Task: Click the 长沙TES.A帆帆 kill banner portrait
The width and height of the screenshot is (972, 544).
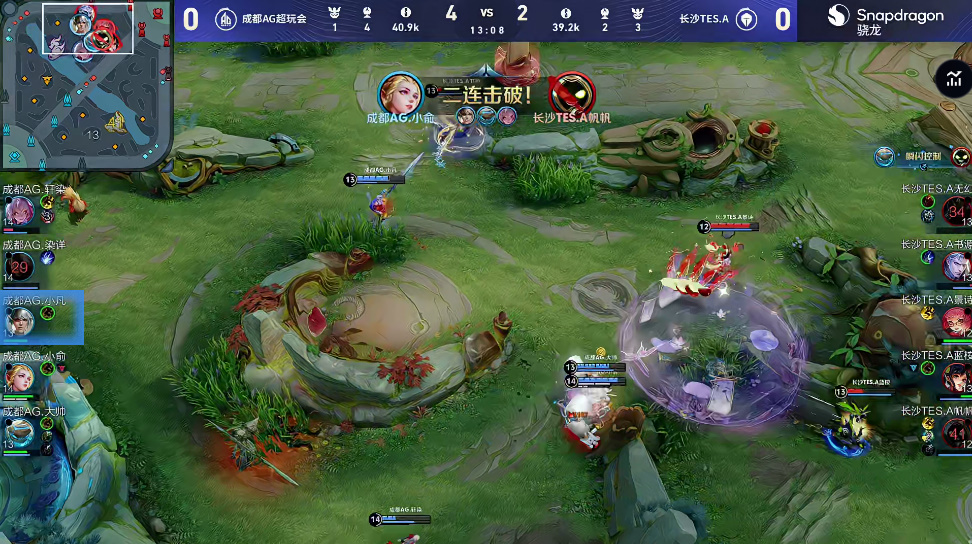Action: [x=571, y=94]
